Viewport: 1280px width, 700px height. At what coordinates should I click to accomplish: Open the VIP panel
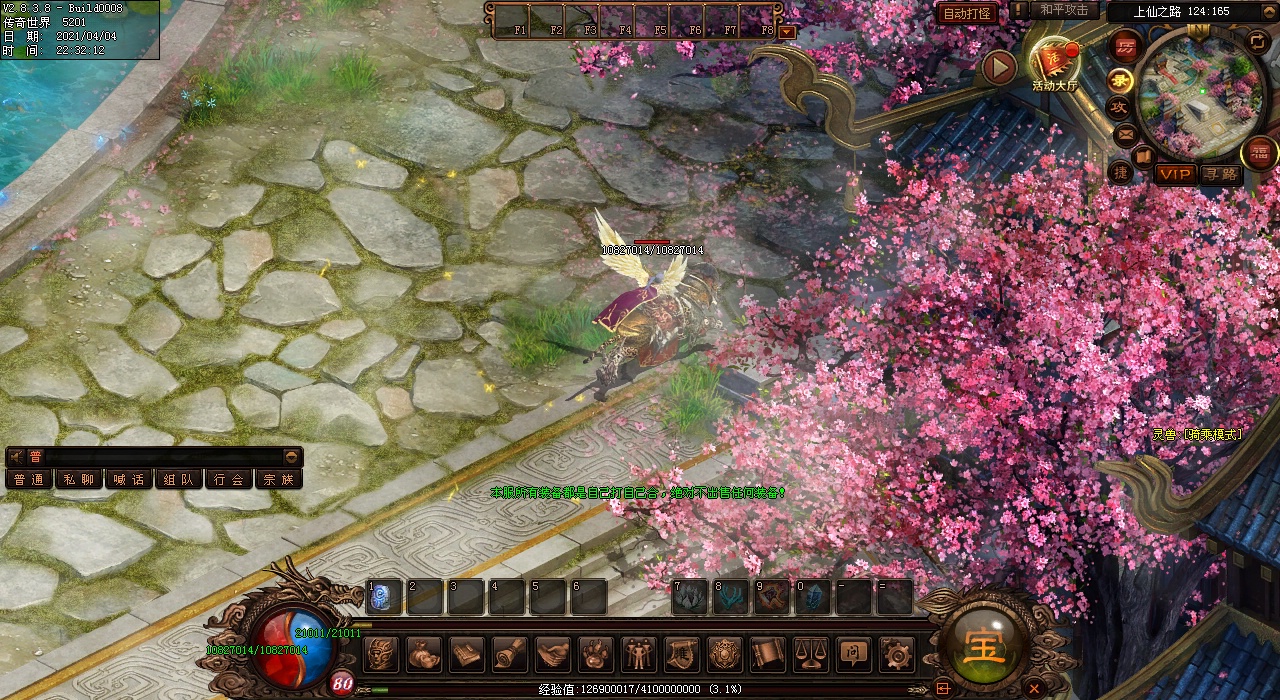(1175, 175)
